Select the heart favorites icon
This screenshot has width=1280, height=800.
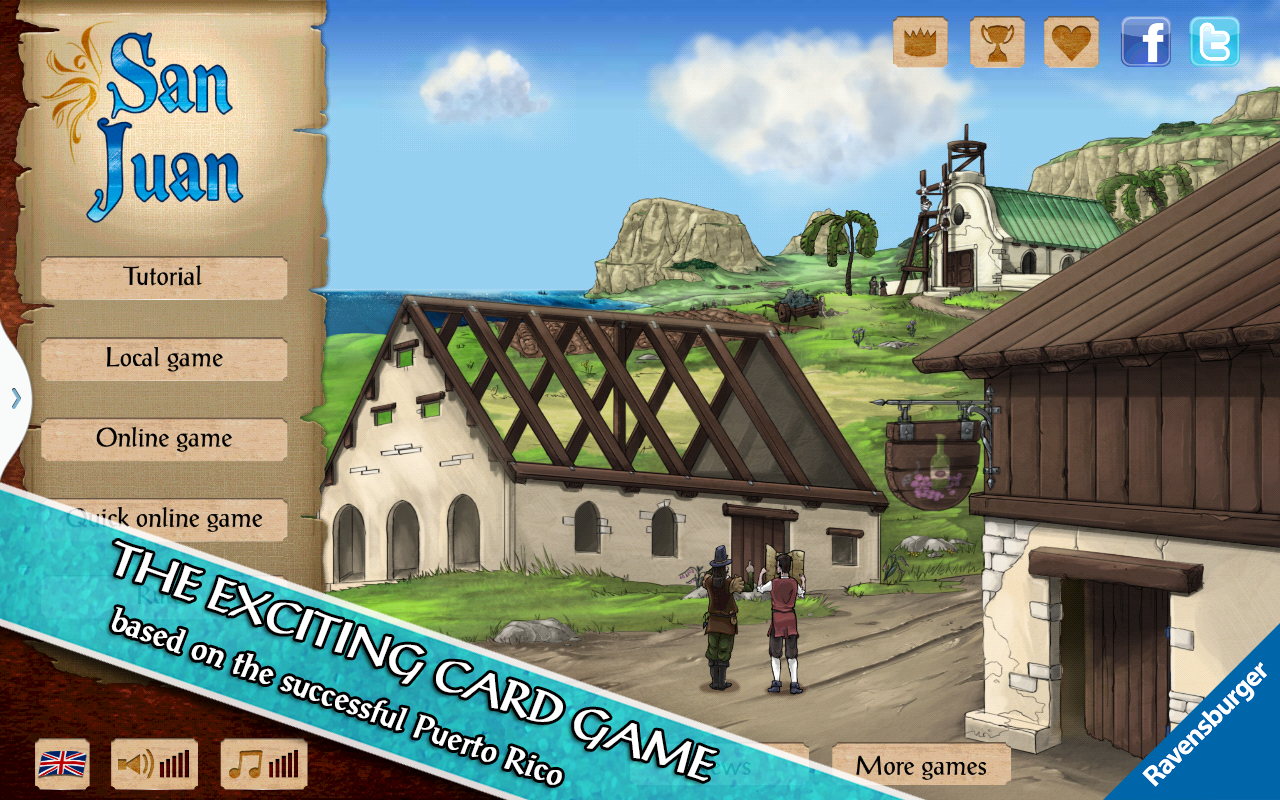click(x=1070, y=43)
